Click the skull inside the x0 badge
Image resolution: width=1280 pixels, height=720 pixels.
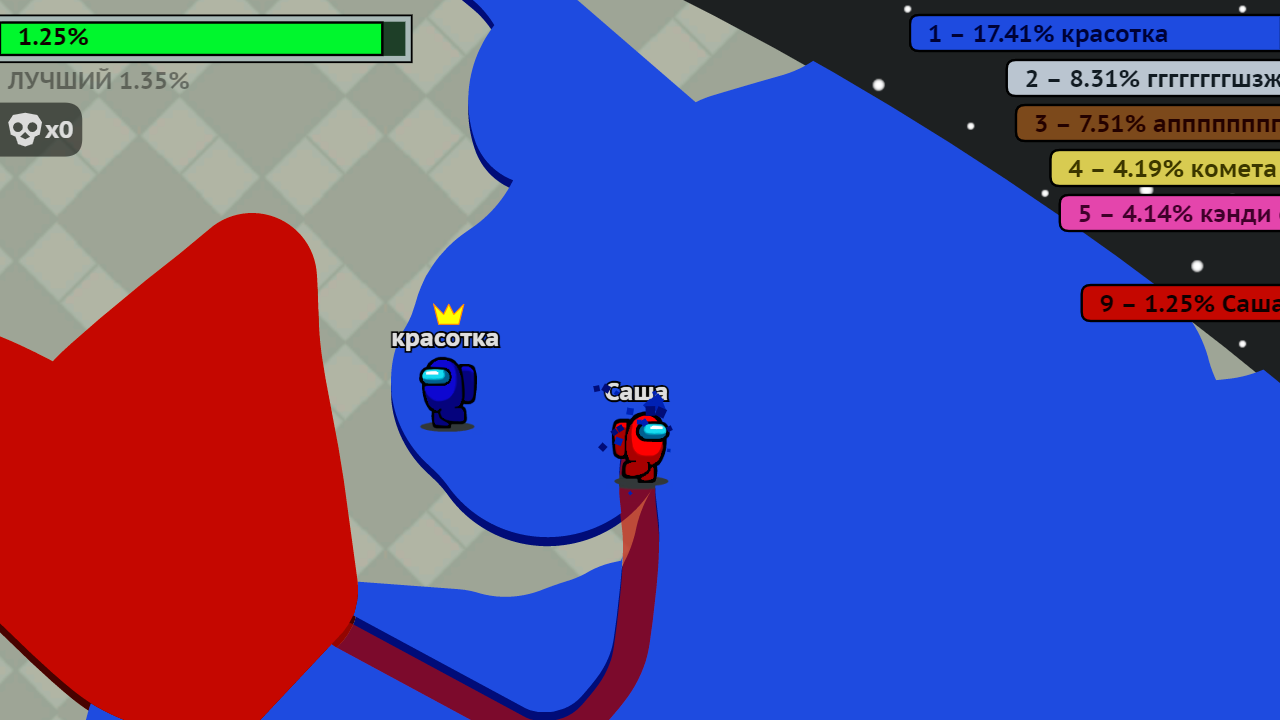pyautogui.click(x=23, y=128)
